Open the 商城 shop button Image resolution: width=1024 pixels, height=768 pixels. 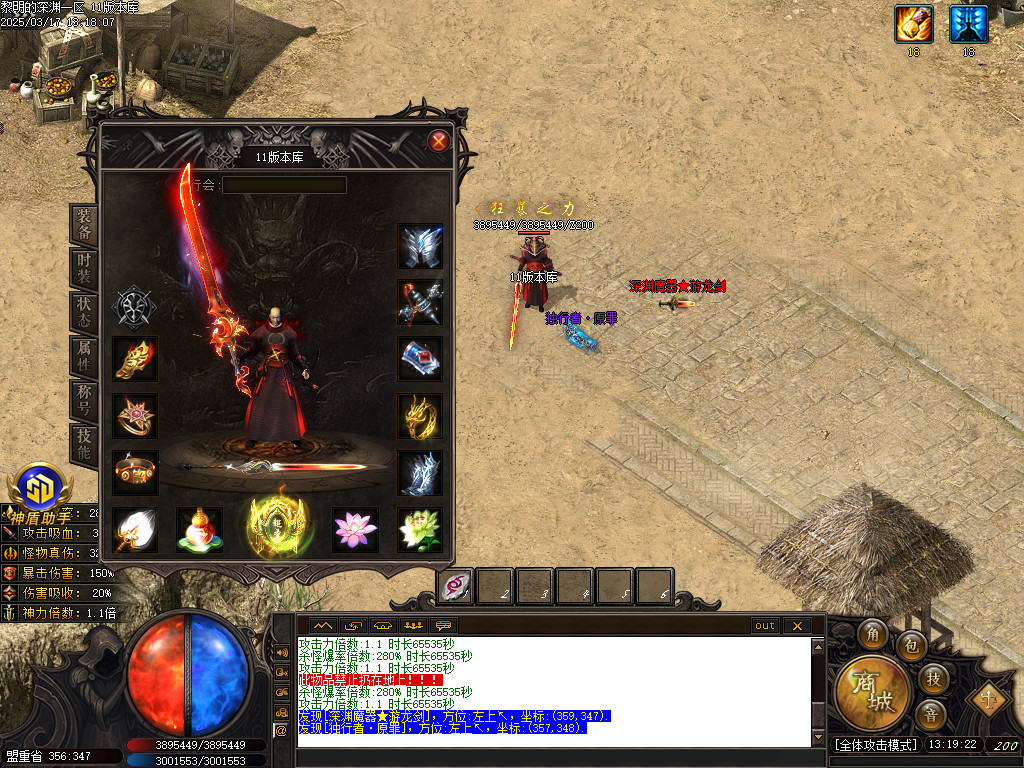click(872, 692)
